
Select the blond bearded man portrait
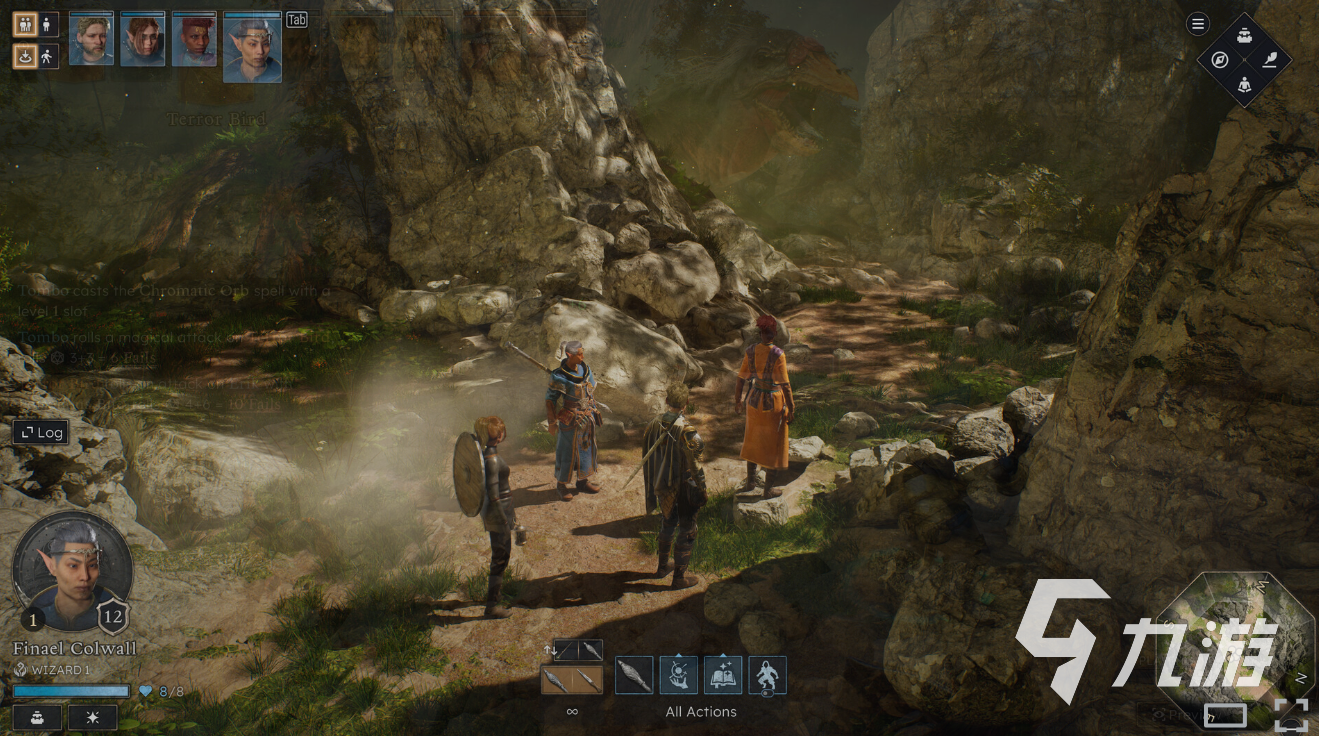(x=91, y=40)
